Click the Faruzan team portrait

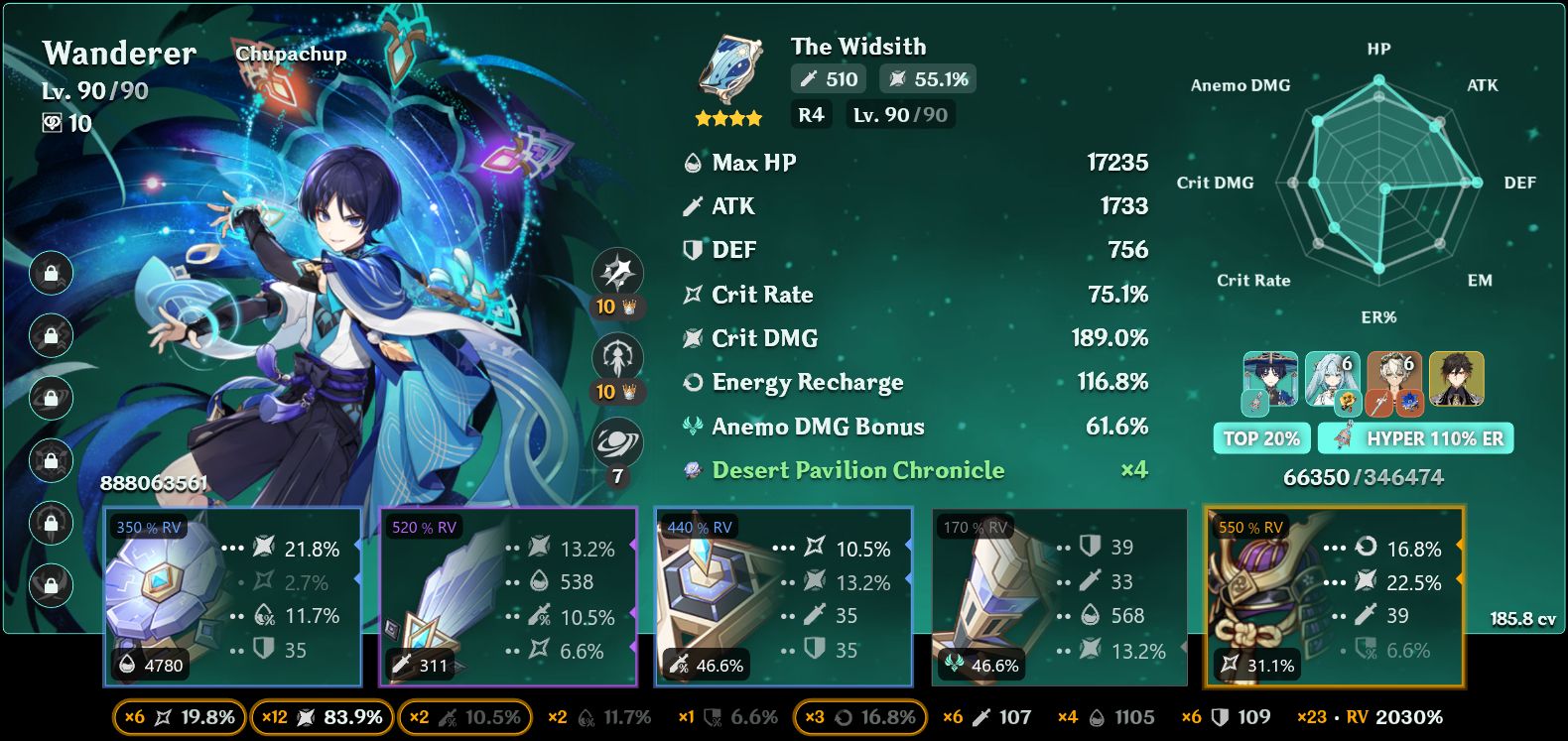coord(1332,379)
